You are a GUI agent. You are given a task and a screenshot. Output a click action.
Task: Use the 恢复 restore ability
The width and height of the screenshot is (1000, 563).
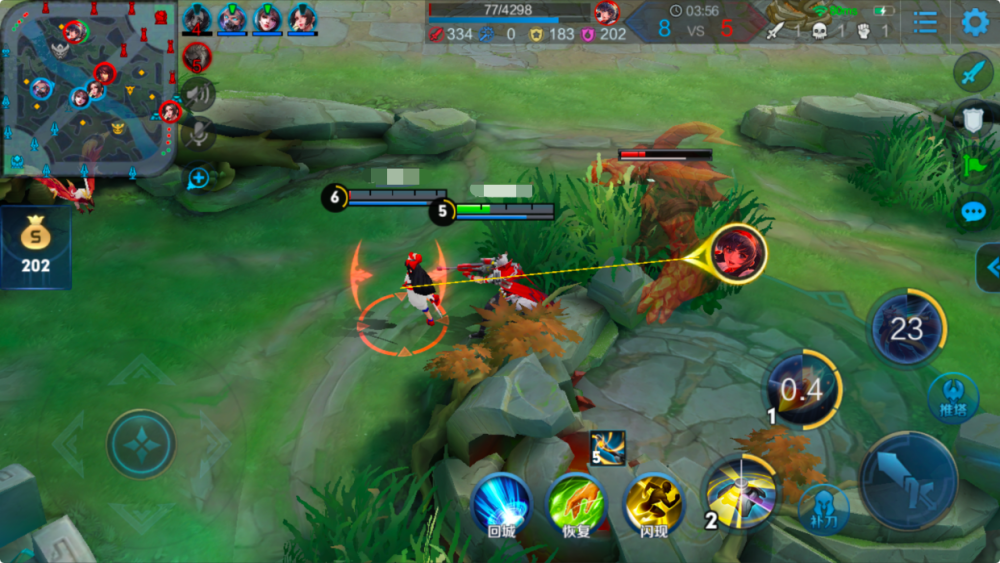576,504
